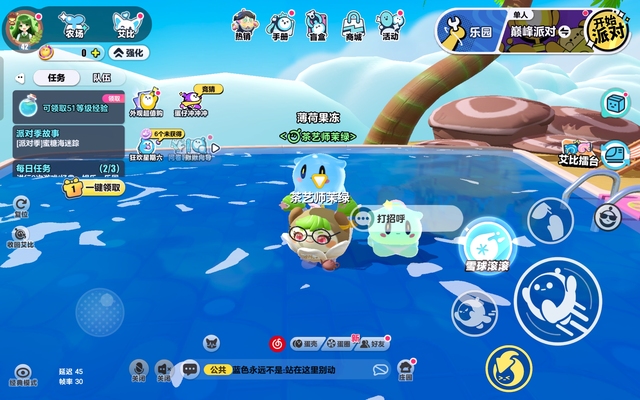
Task: Open the 活动 events icon
Action: (390, 24)
